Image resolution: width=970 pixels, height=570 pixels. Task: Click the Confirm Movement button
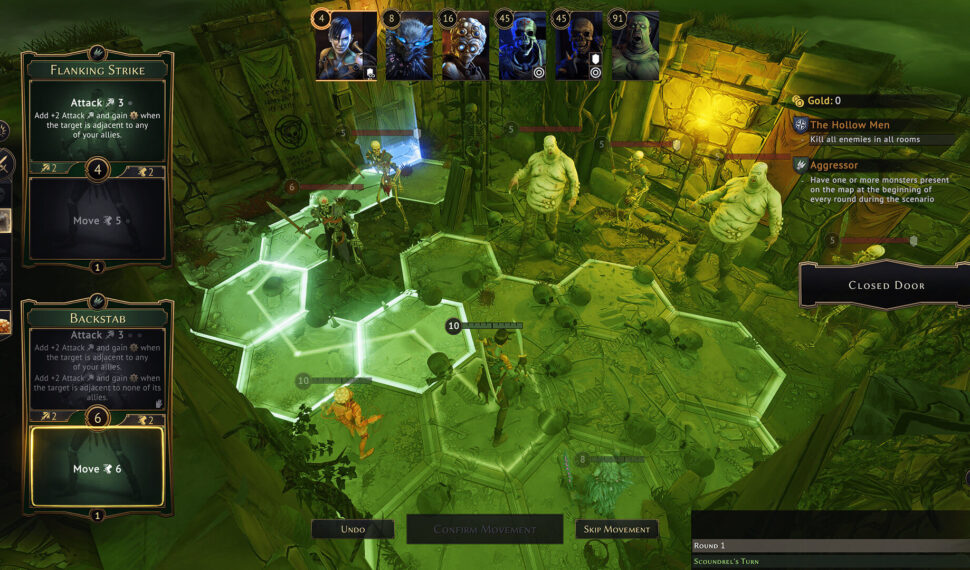point(484,529)
